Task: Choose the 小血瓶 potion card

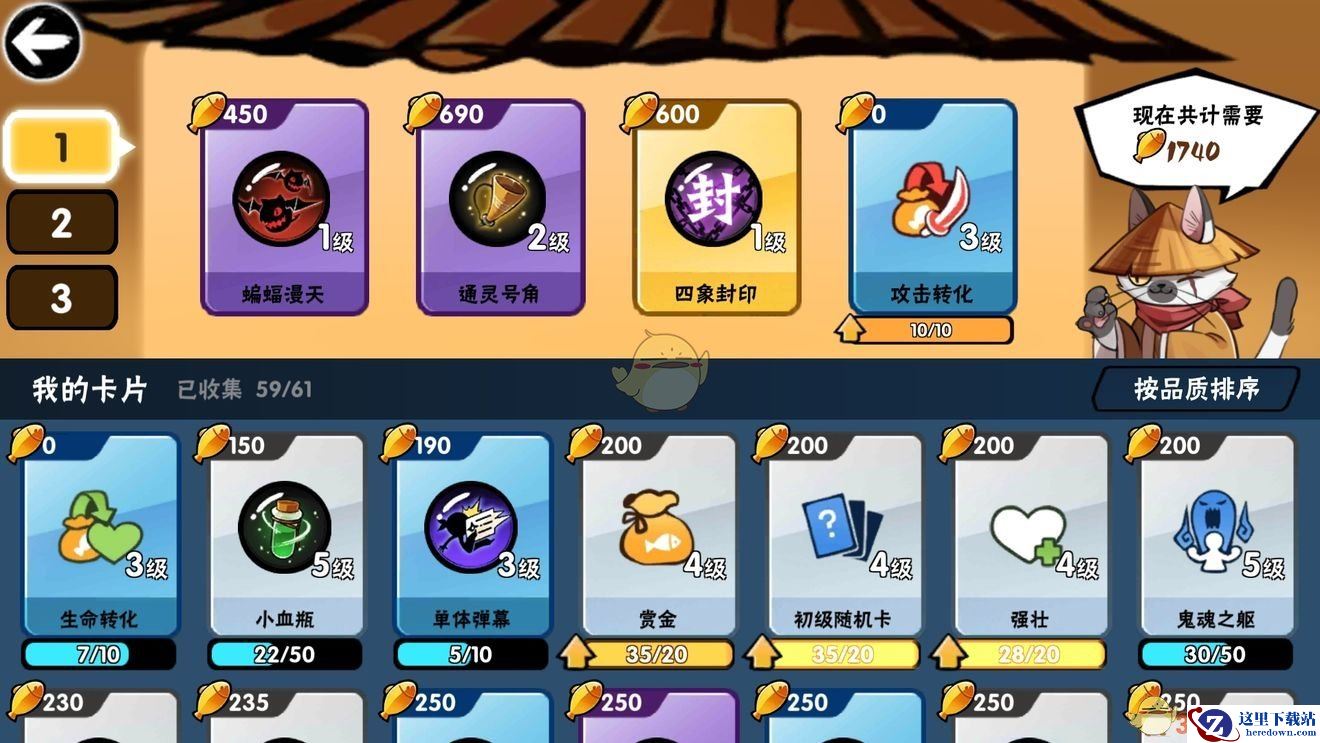Action: 285,535
